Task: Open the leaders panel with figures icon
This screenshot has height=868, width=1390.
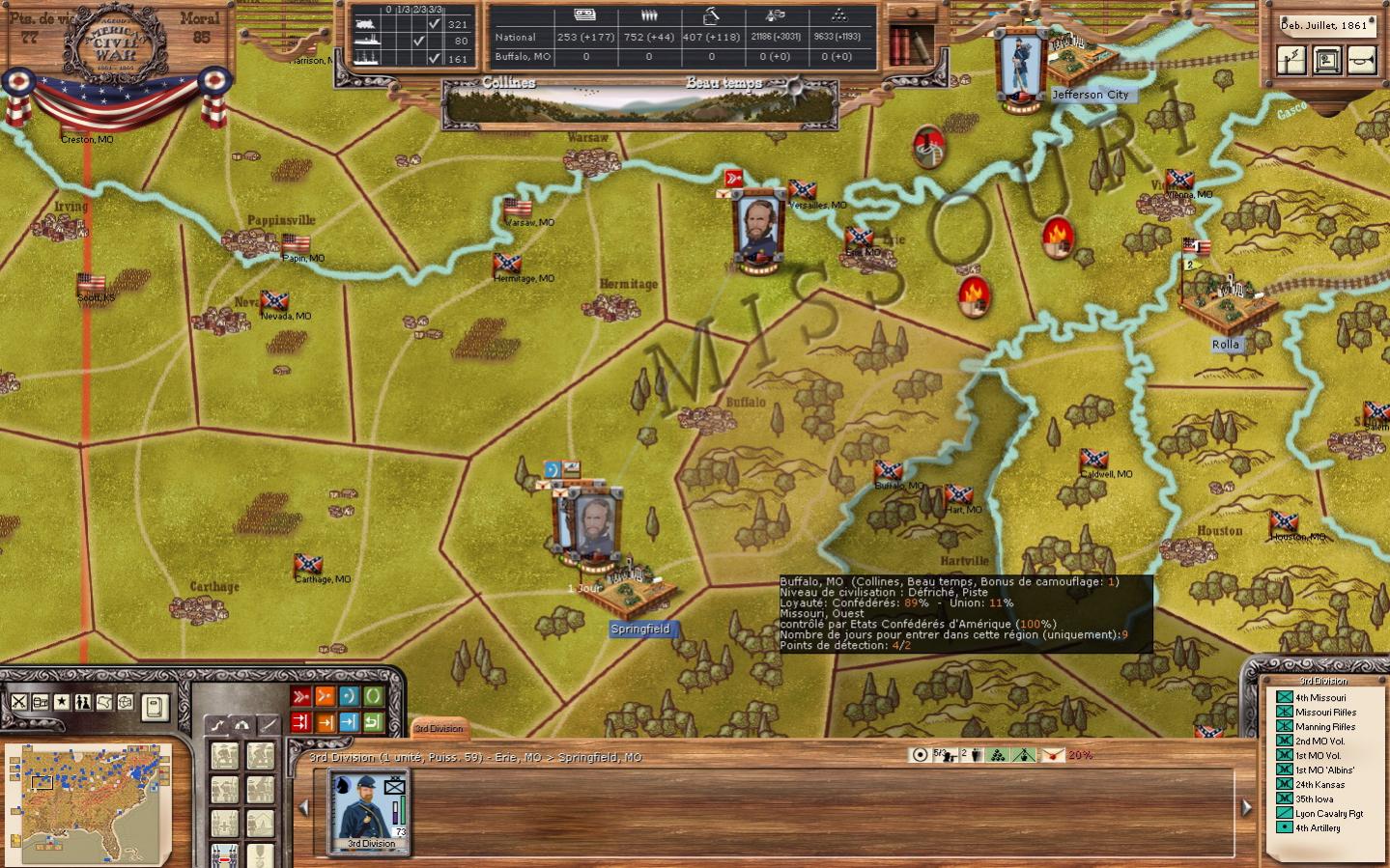Action: [x=82, y=702]
